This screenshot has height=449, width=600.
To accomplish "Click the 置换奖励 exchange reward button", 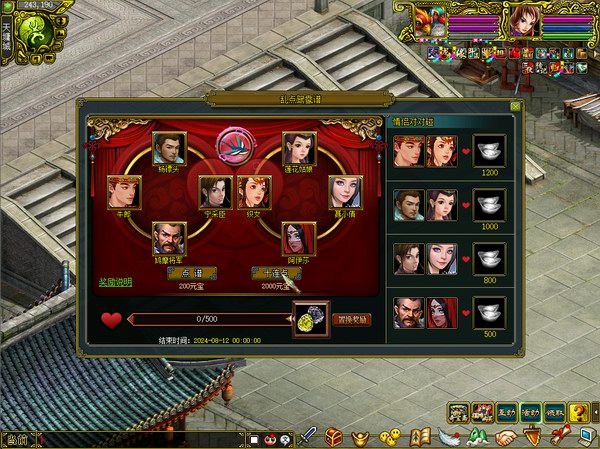I will pyautogui.click(x=353, y=320).
